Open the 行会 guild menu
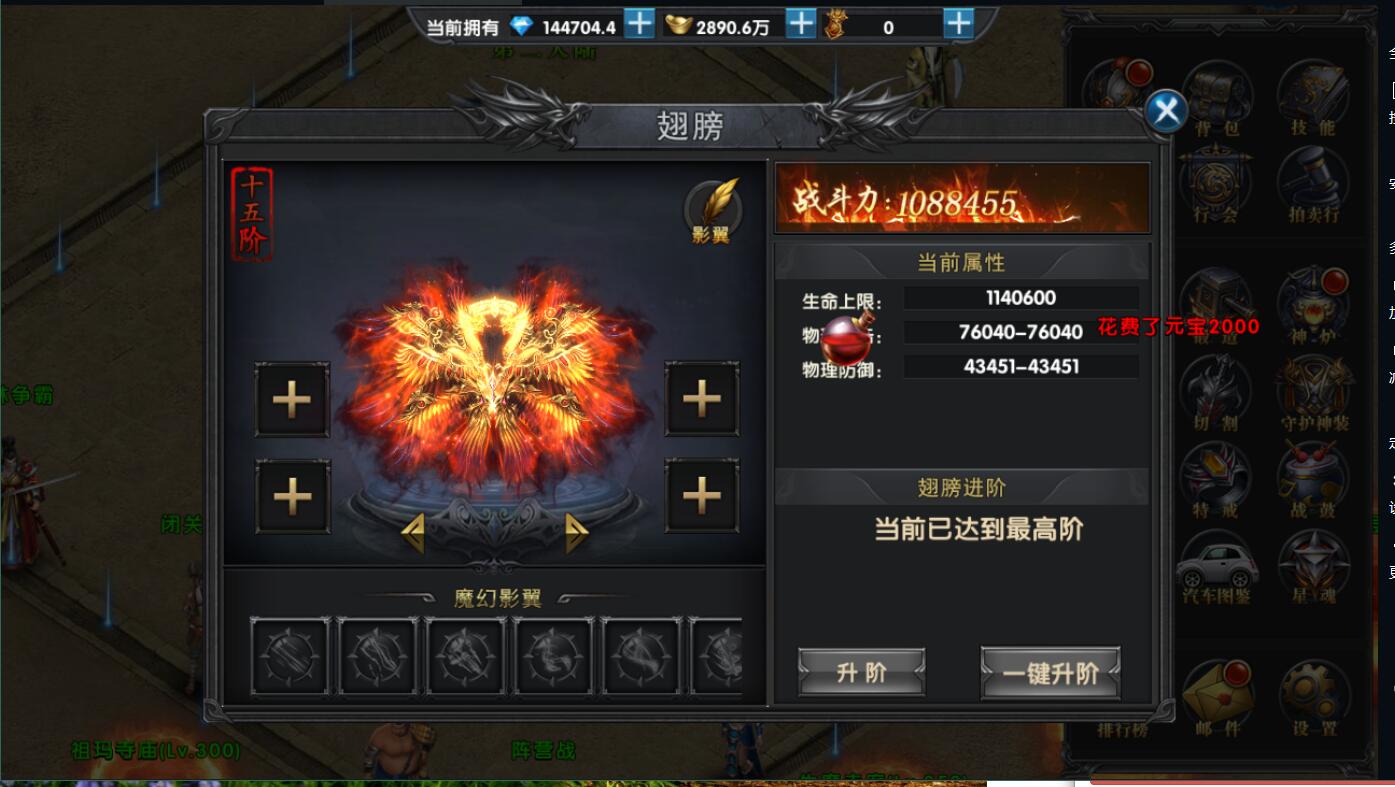This screenshot has width=1395, height=787. click(1217, 185)
